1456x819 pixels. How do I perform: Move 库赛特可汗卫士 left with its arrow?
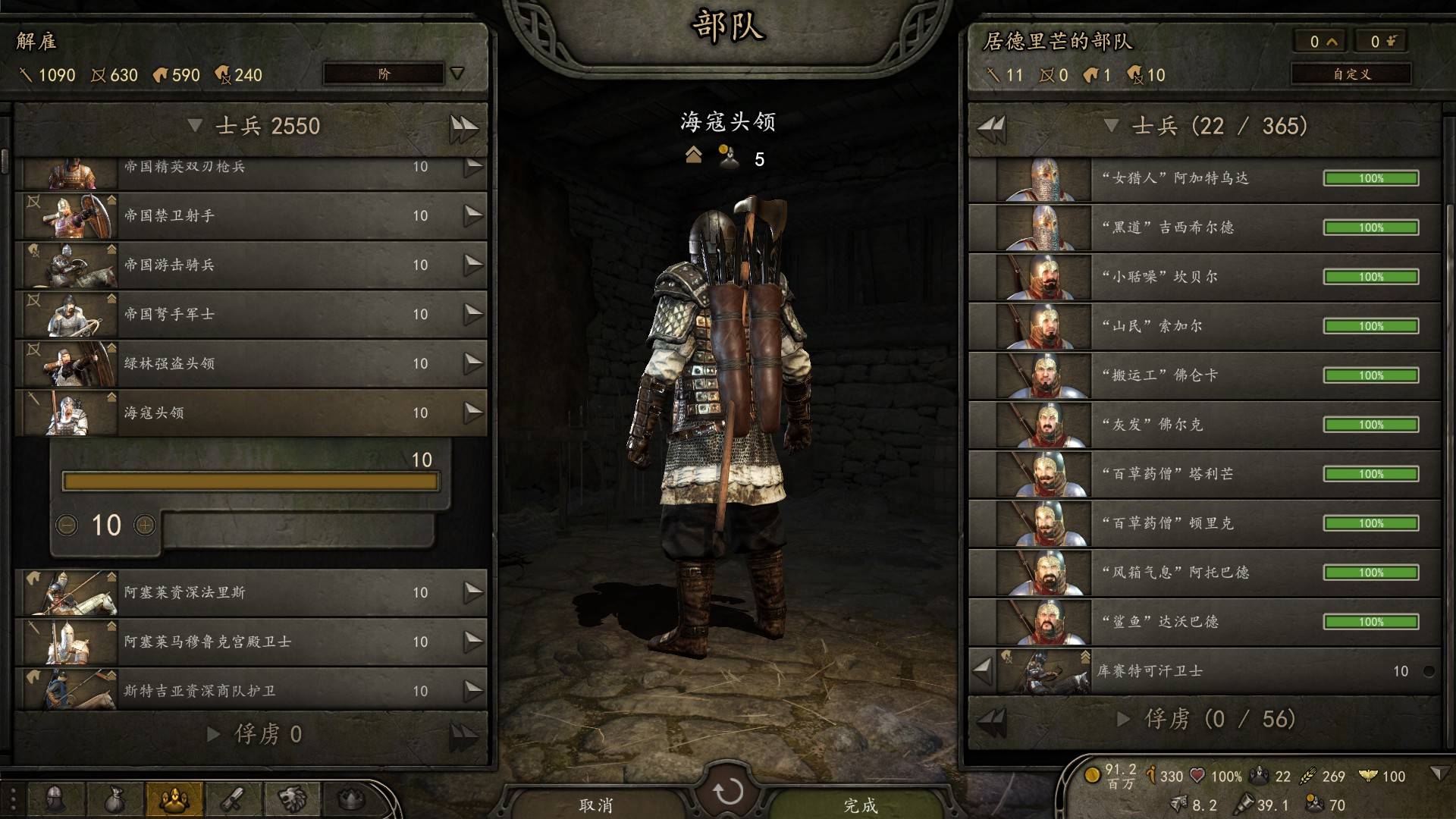(x=982, y=671)
